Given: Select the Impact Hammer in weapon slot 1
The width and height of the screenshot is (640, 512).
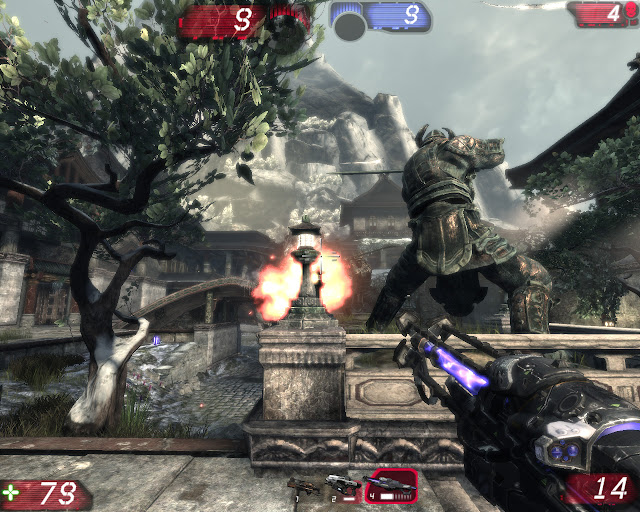Looking at the screenshot, I should pos(301,487).
